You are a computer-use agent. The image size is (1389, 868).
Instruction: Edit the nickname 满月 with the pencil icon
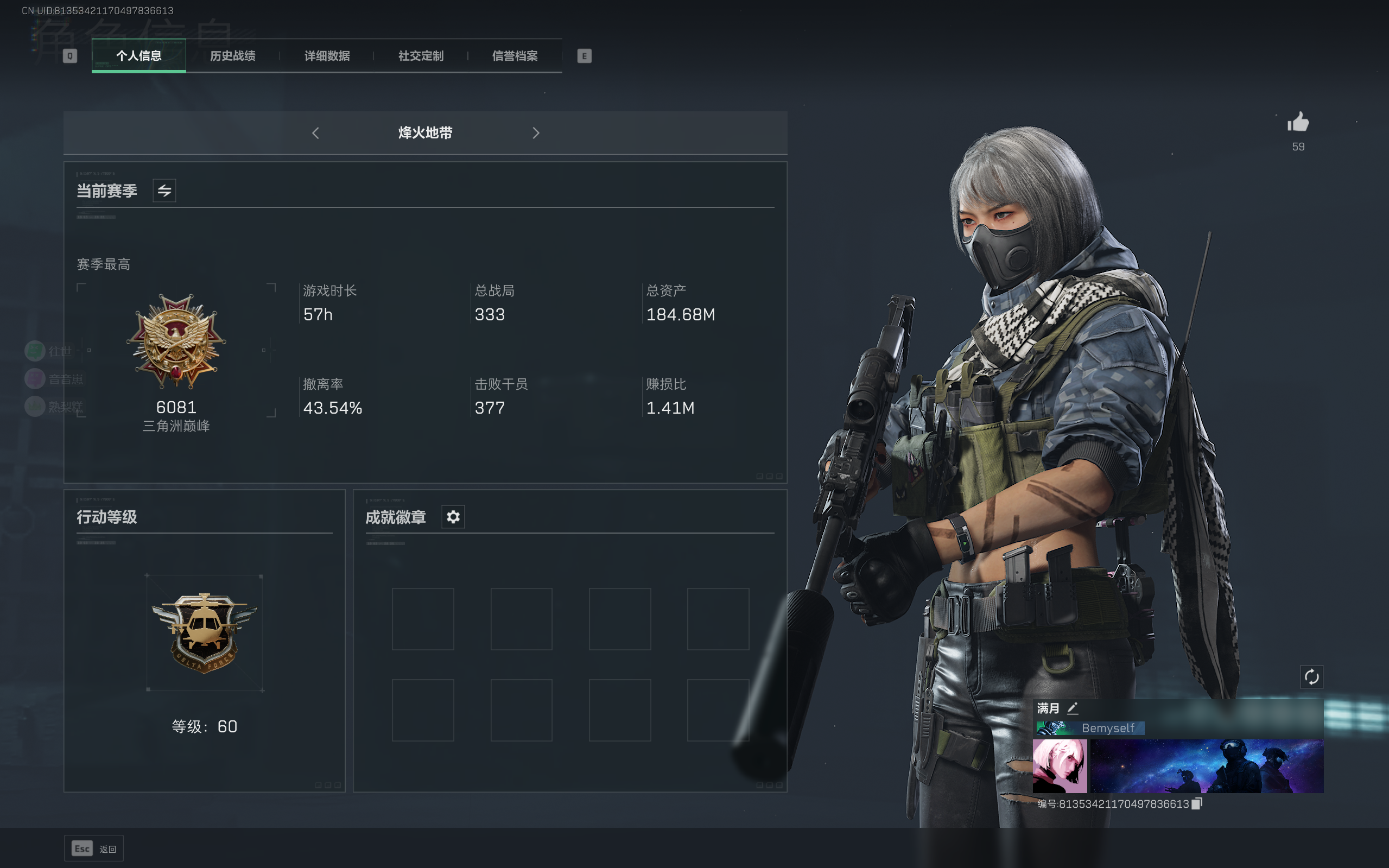1073,708
